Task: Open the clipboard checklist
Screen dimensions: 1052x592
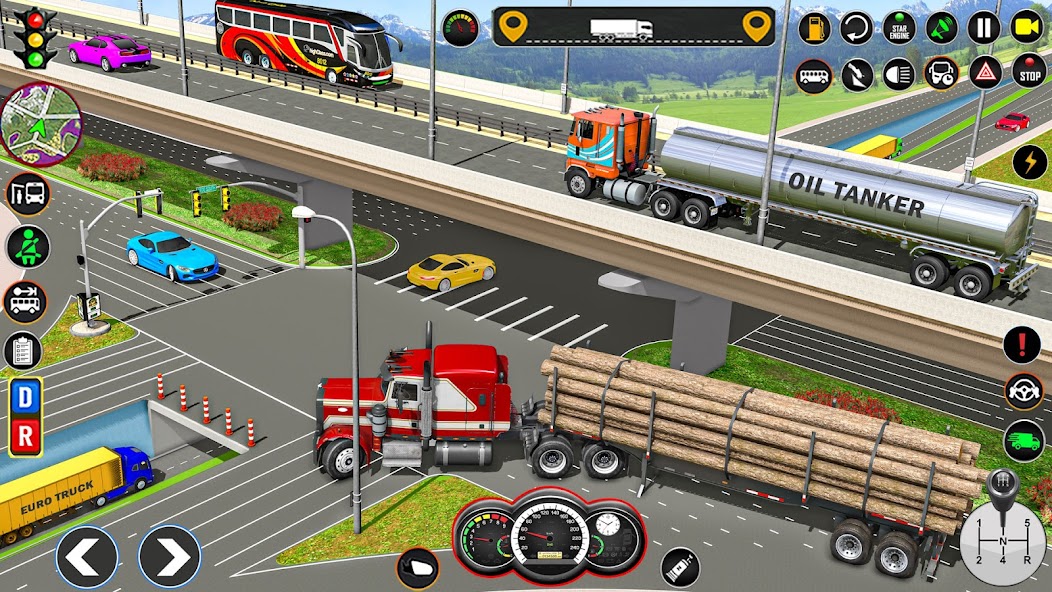Action: point(22,351)
